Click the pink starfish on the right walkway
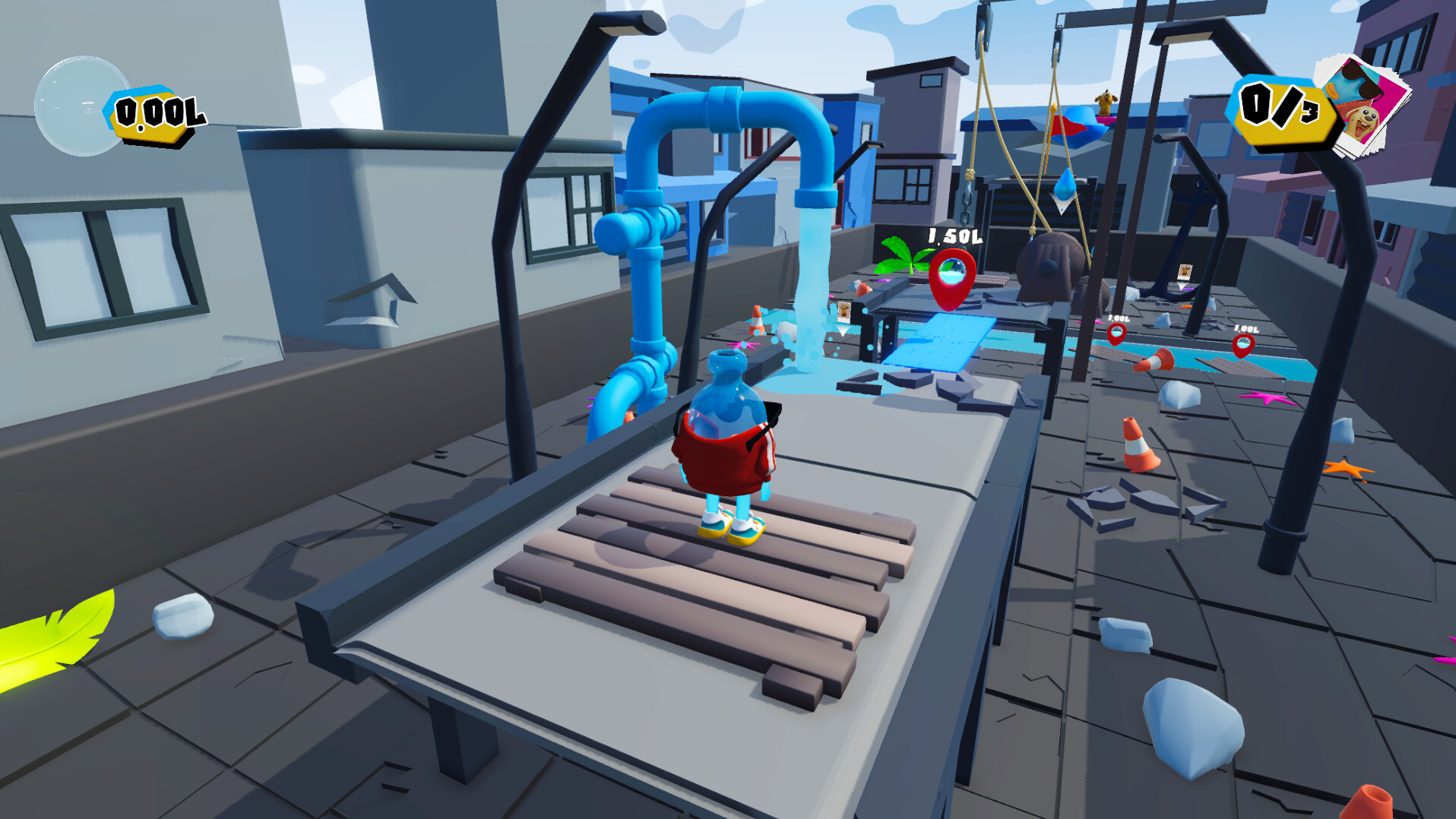The image size is (1456, 819). pos(1267,399)
